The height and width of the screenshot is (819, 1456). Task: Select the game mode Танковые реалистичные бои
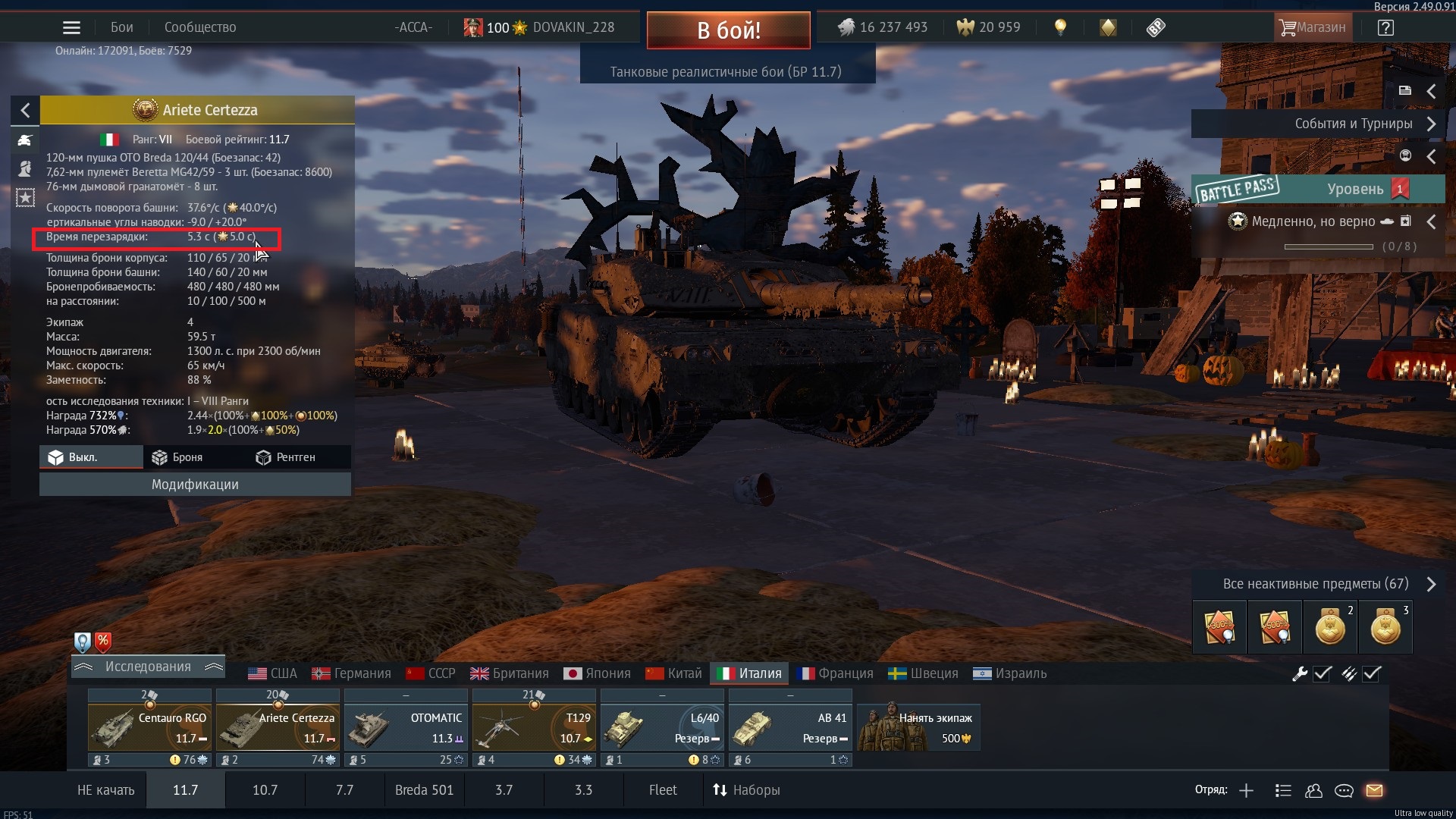tap(726, 72)
